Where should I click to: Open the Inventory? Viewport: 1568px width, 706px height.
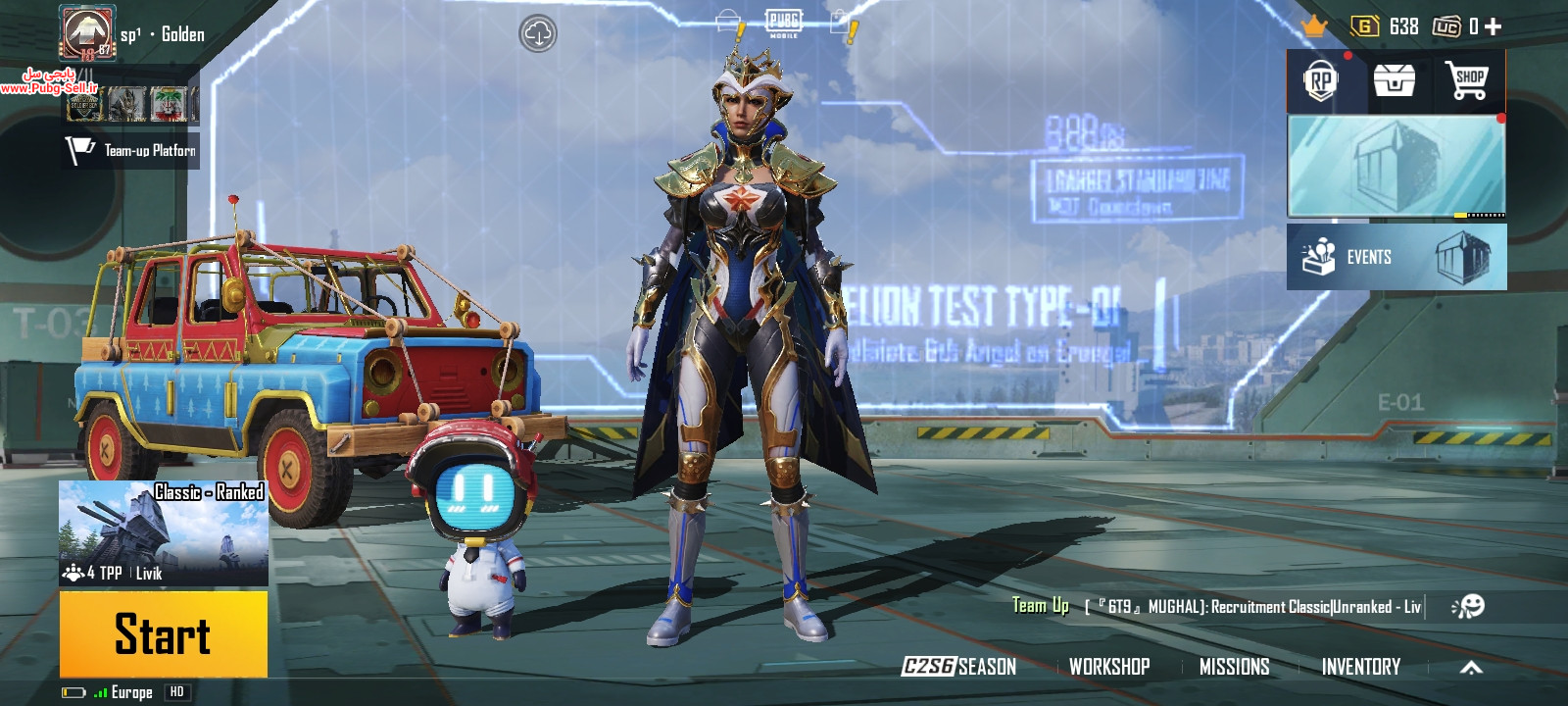[1360, 667]
